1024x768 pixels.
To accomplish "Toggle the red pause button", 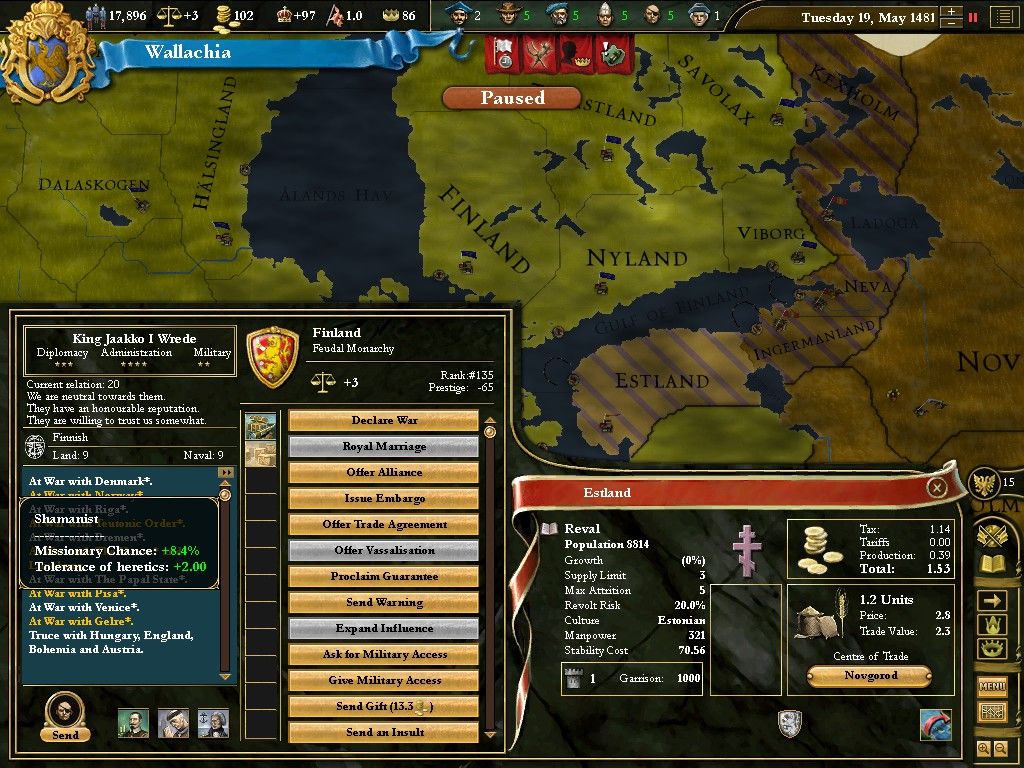I will tap(972, 17).
